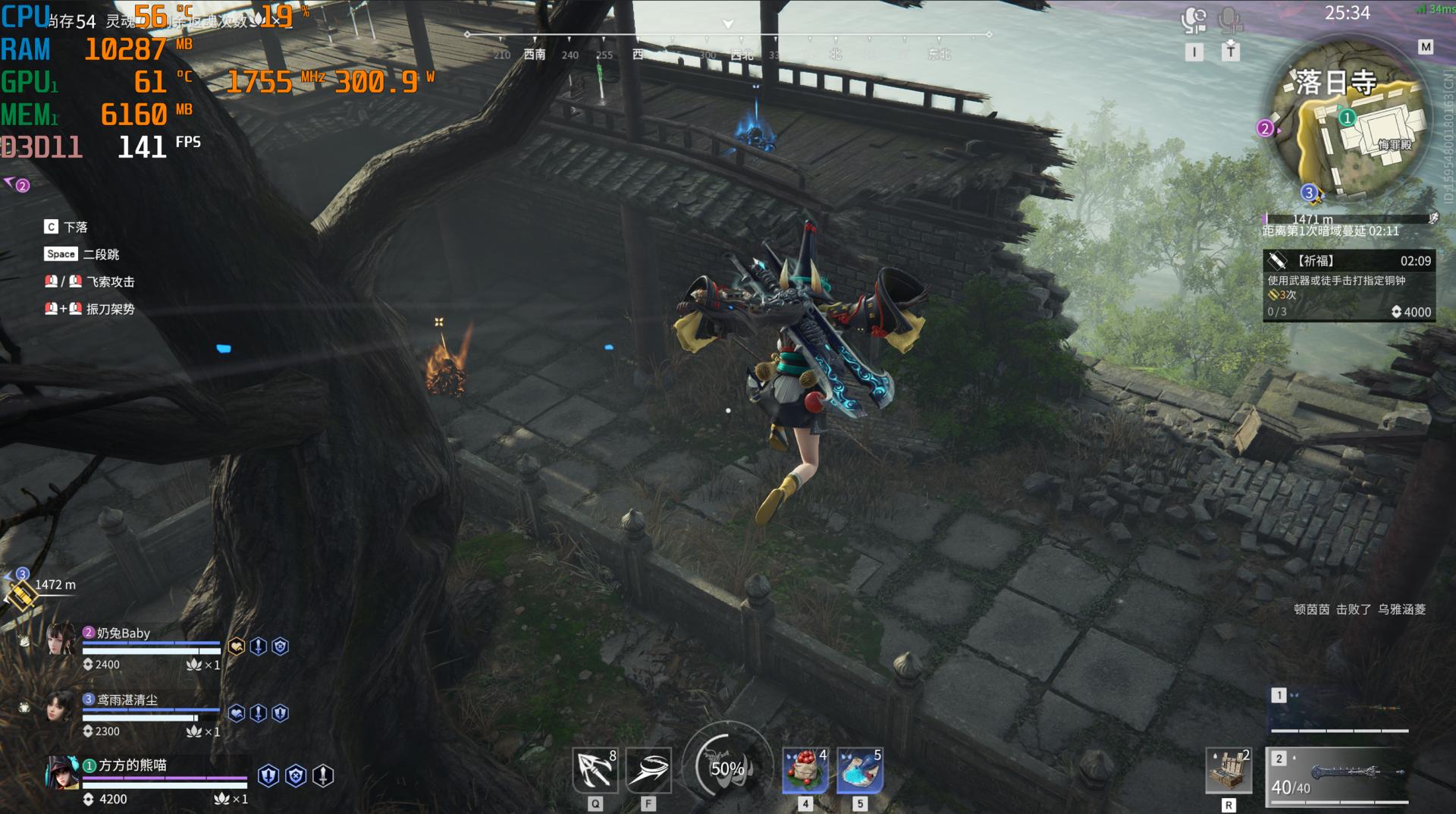Use the red berry bag item
The image size is (1456, 814).
tap(805, 771)
